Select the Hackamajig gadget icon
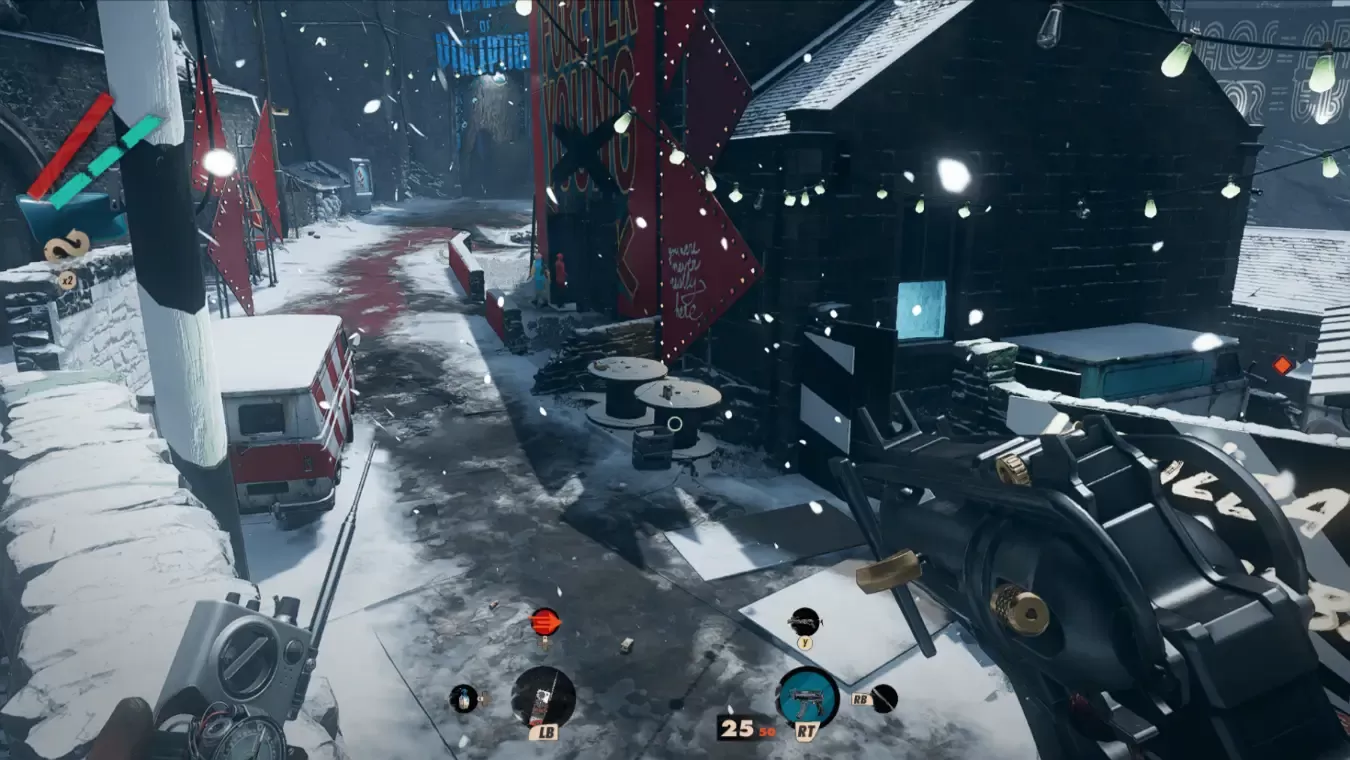 [x=543, y=696]
